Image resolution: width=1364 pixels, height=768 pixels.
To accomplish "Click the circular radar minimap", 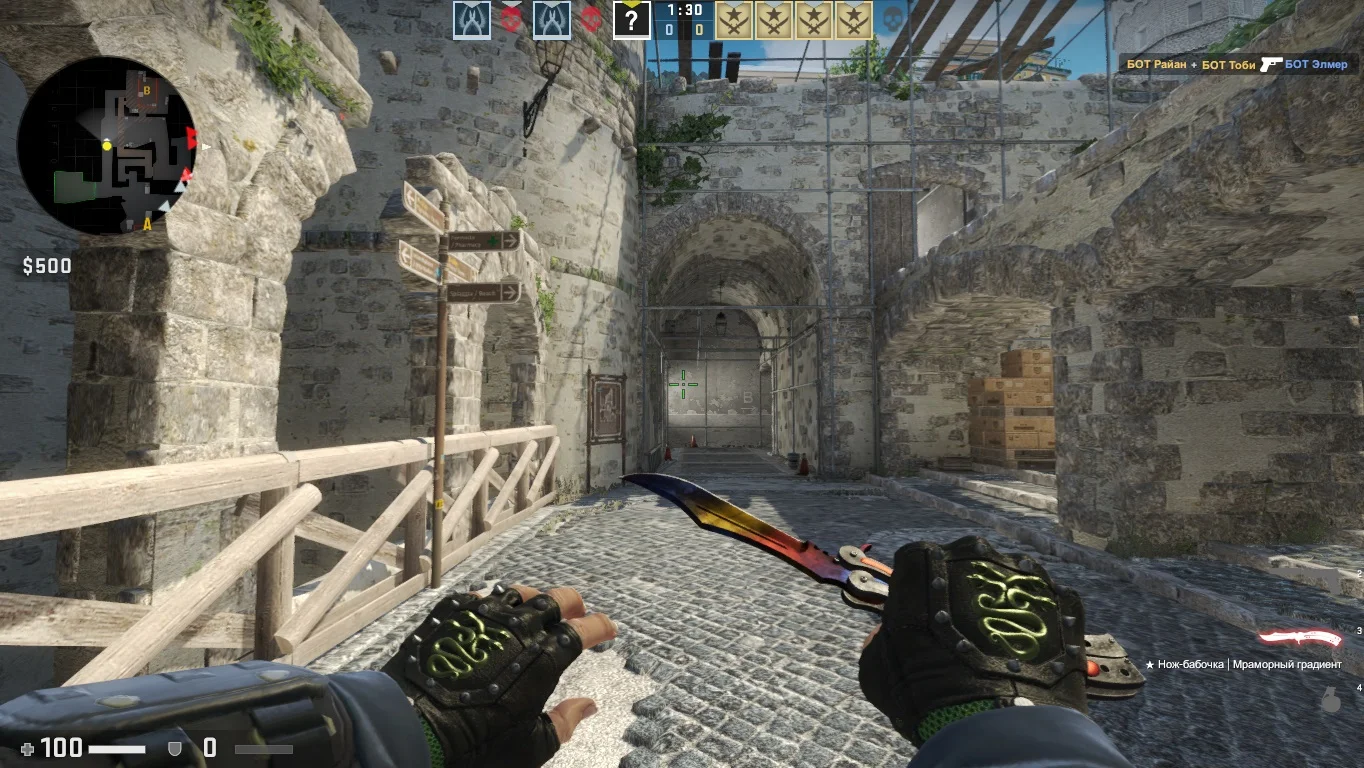I will [107, 145].
